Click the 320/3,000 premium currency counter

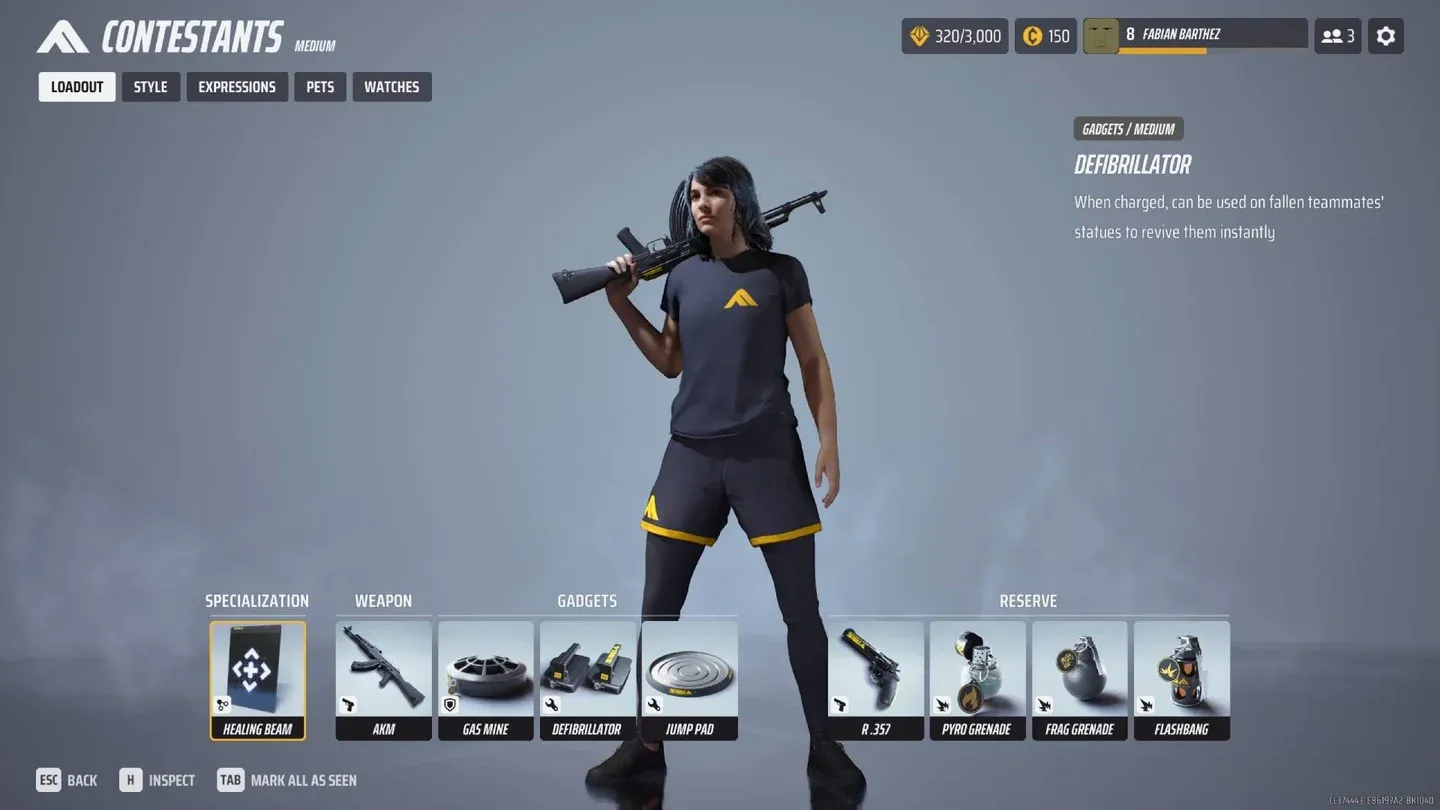click(955, 36)
